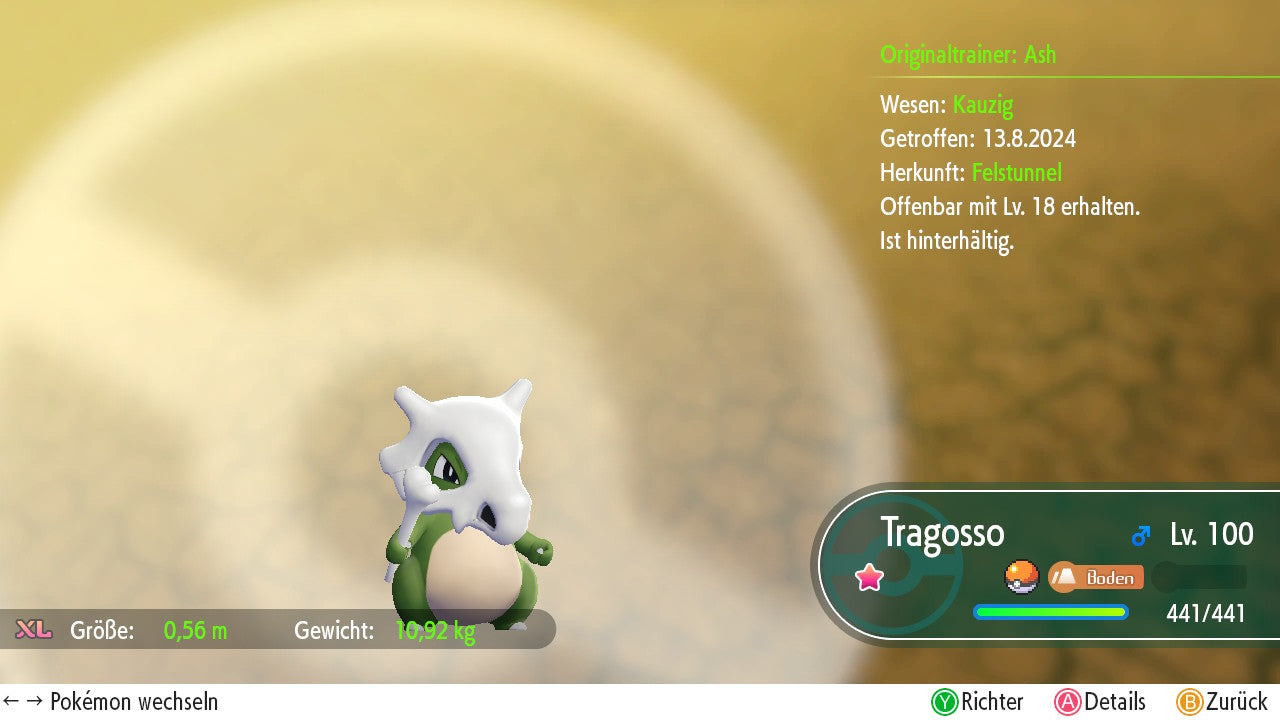
Task: Select the XL size badge
Action: [x=34, y=630]
